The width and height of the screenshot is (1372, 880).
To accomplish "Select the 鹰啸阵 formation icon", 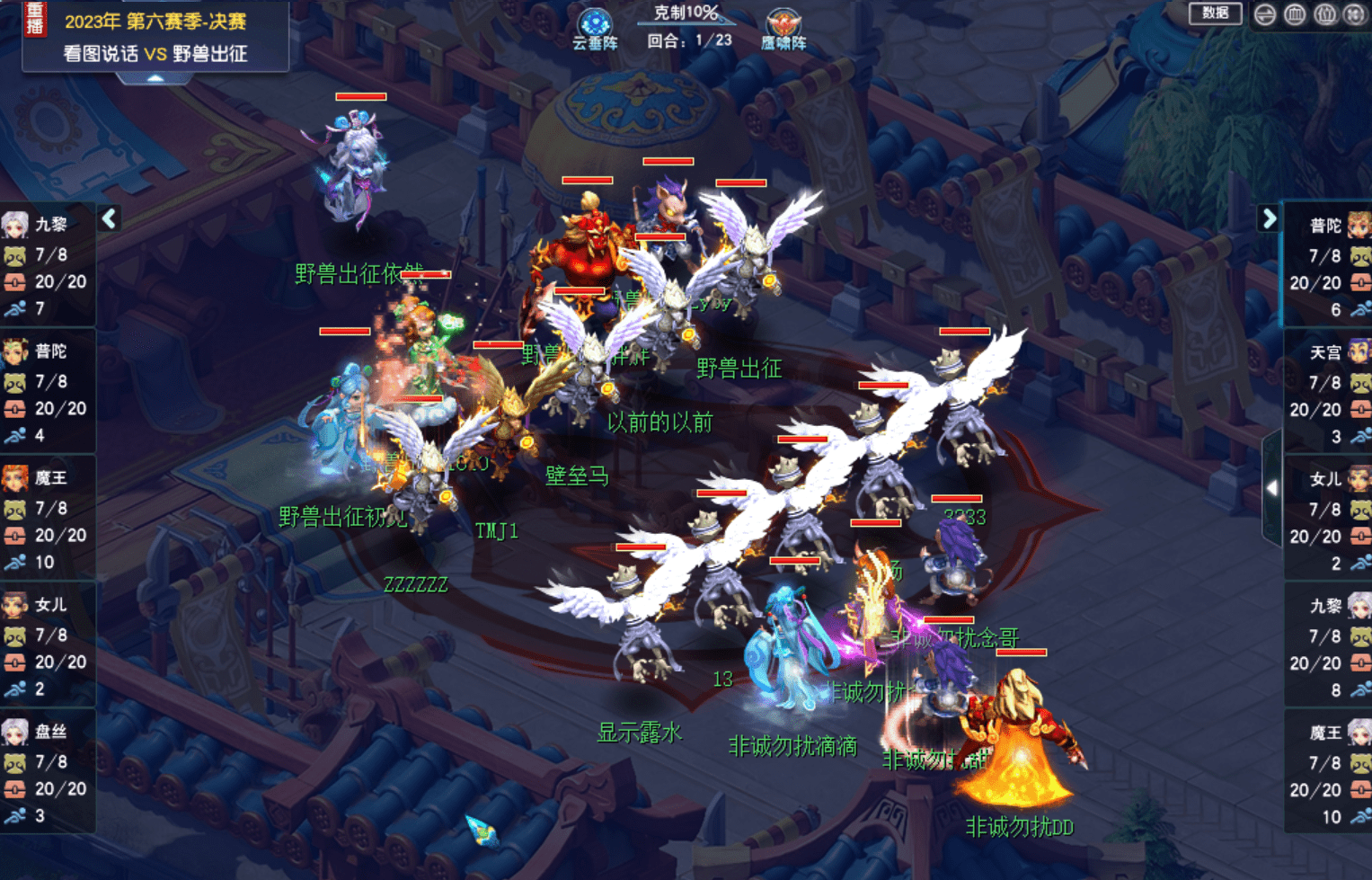I will (783, 28).
